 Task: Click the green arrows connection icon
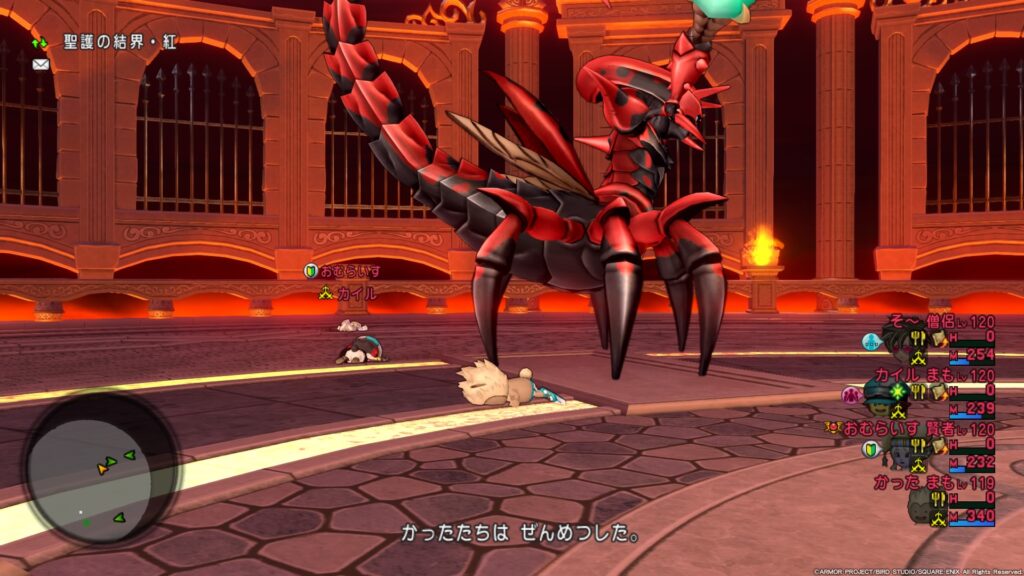pos(40,44)
